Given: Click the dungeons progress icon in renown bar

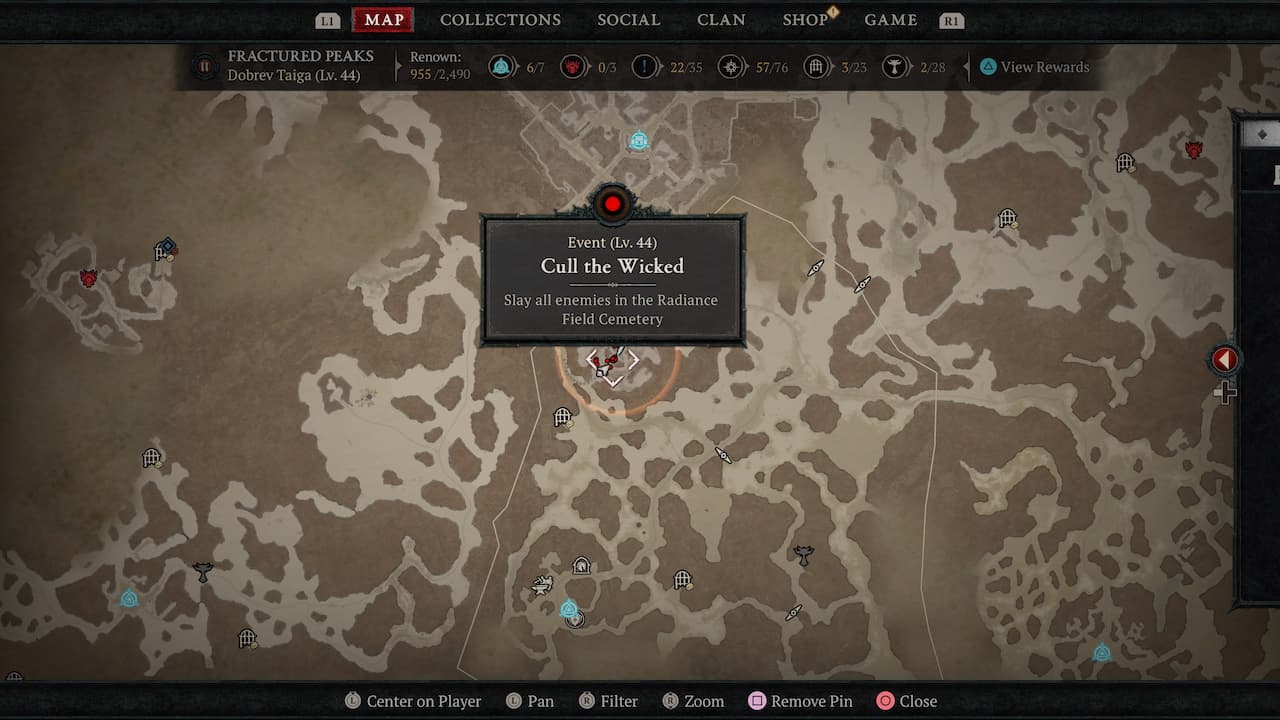Looking at the screenshot, I should 816,67.
